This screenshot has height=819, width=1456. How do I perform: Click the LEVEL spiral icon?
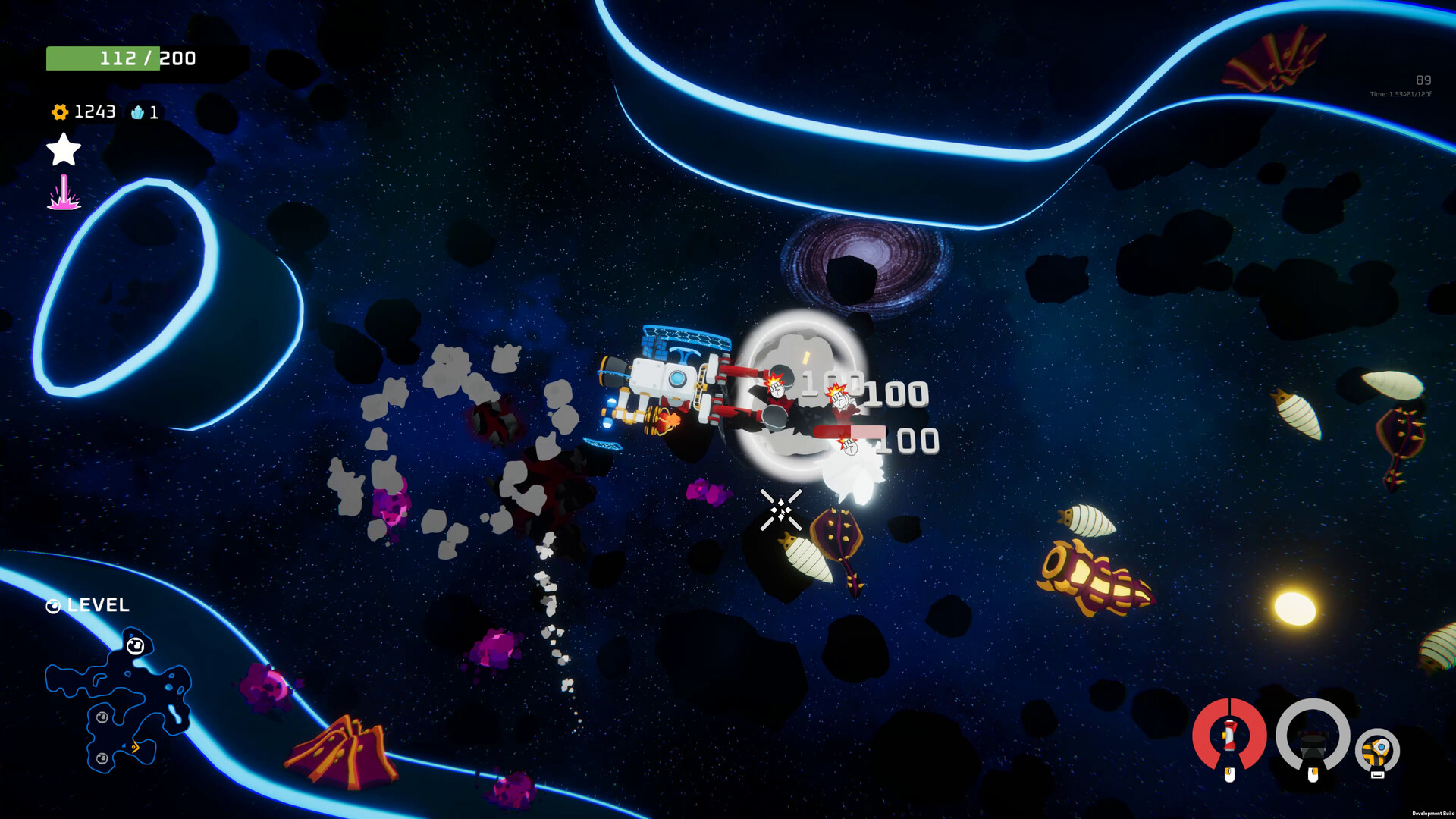pos(52,605)
